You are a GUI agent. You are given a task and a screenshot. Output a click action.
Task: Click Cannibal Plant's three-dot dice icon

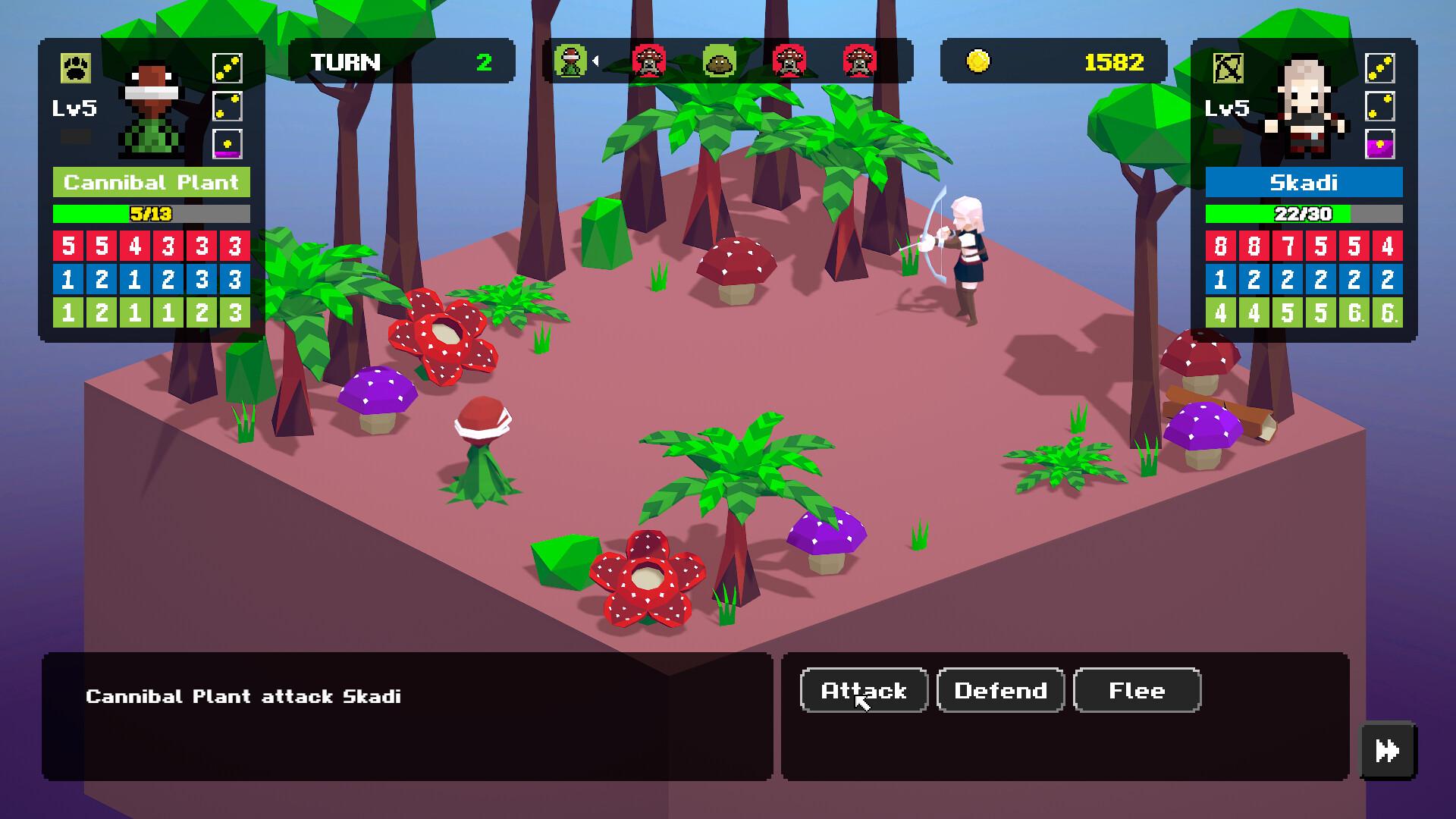point(227,69)
